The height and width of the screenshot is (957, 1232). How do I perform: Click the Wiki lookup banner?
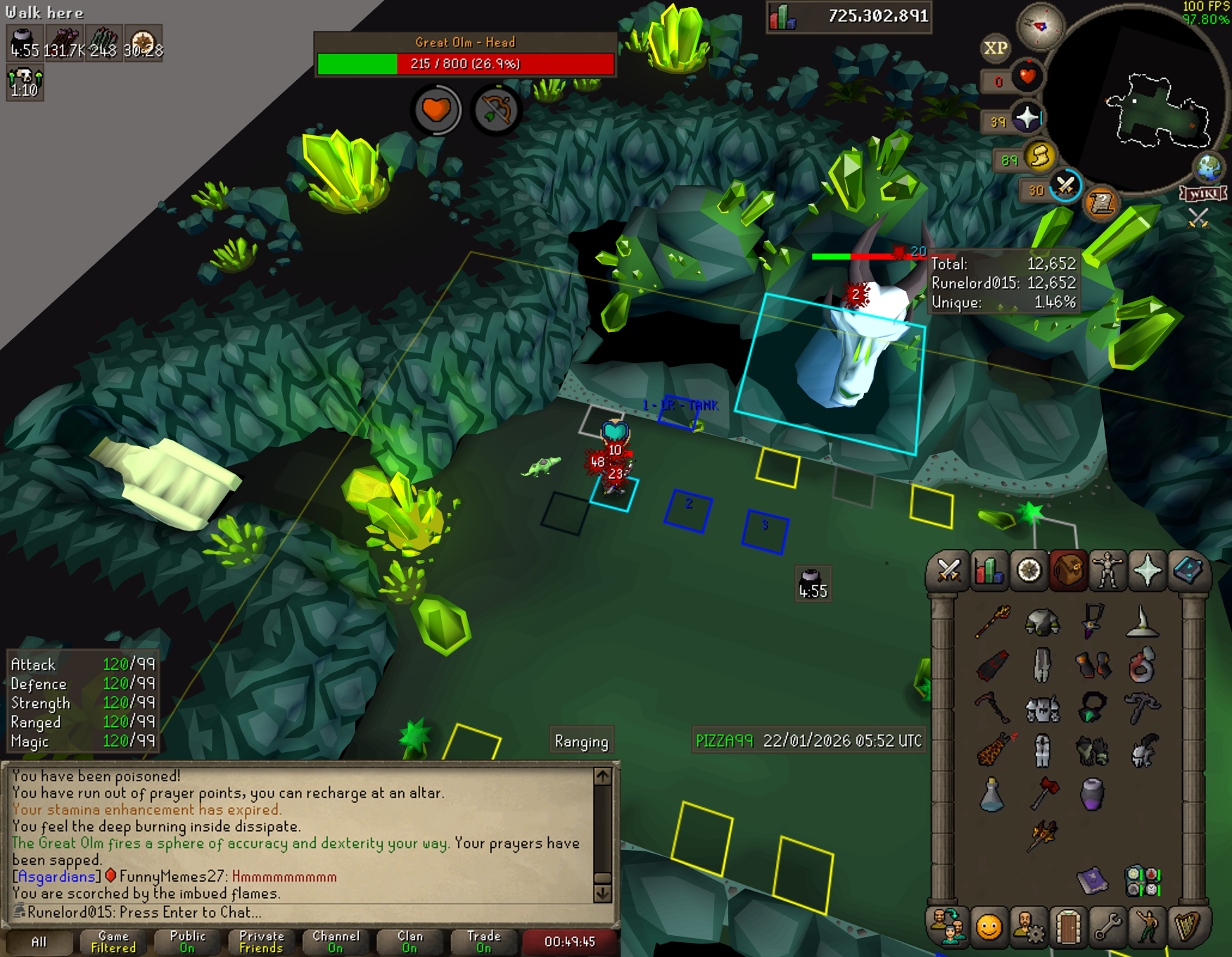1203,194
